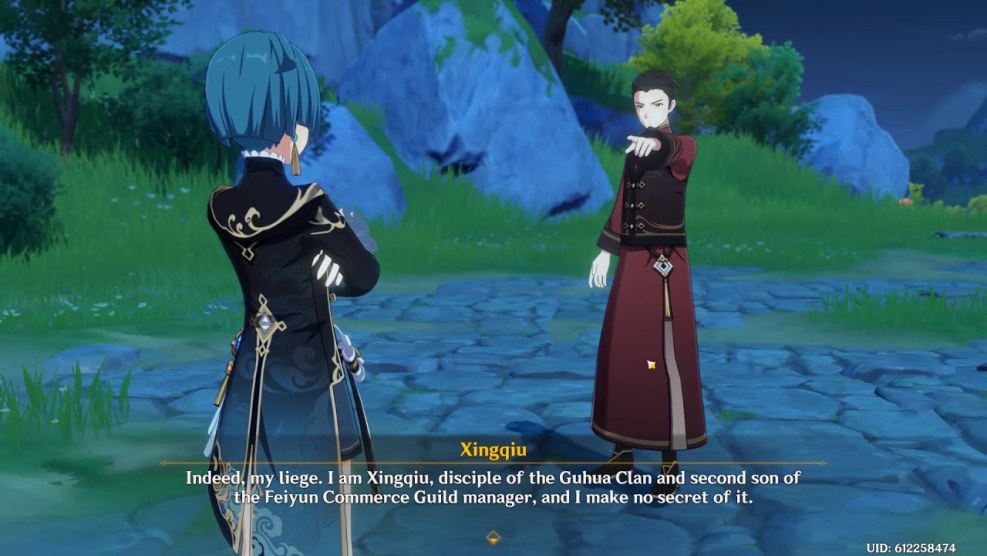Viewport: 987px width, 556px height.
Task: Click the diamond continue-dialogue indicator
Action: pos(492,537)
